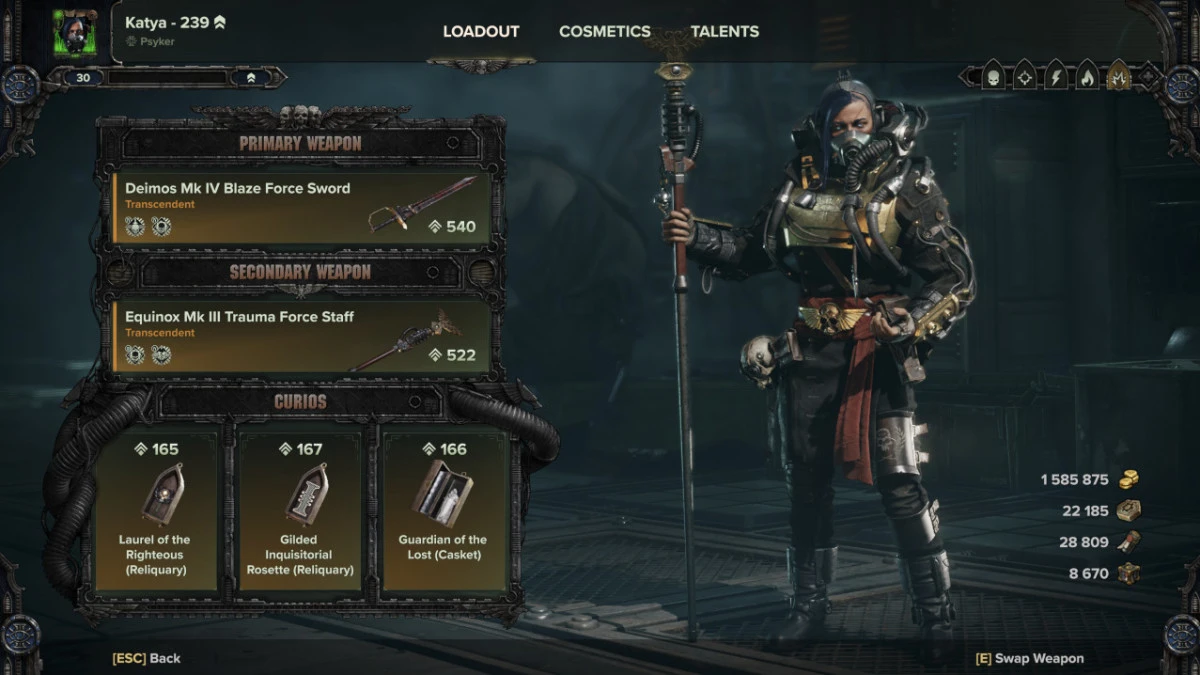Select the flame loadout preset
The height and width of the screenshot is (675, 1200).
click(x=1087, y=76)
